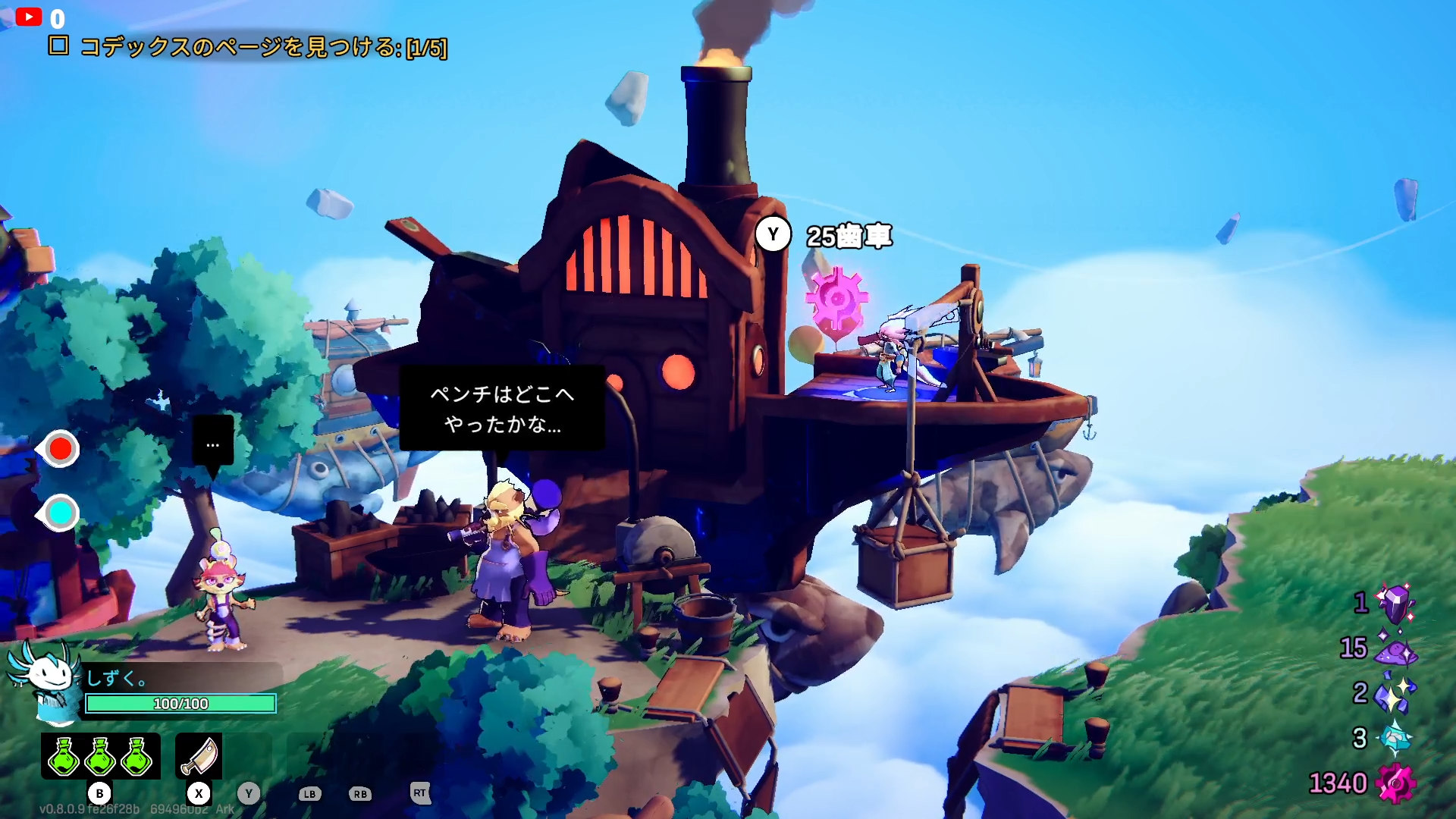1456x819 pixels.
Task: Click the teal gem resource icon
Action: click(1395, 738)
